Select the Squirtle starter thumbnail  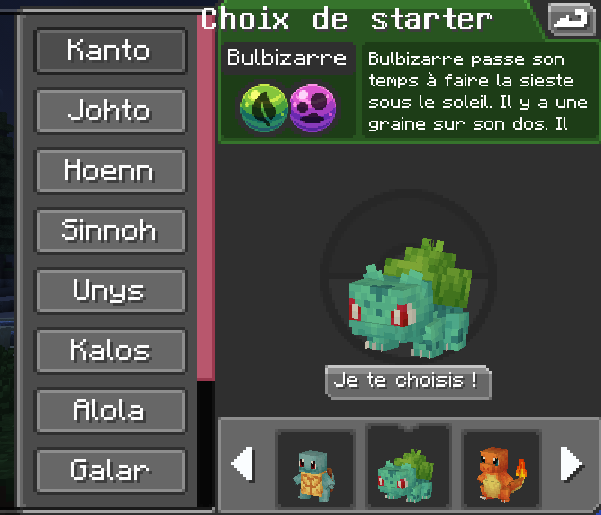(x=314, y=466)
